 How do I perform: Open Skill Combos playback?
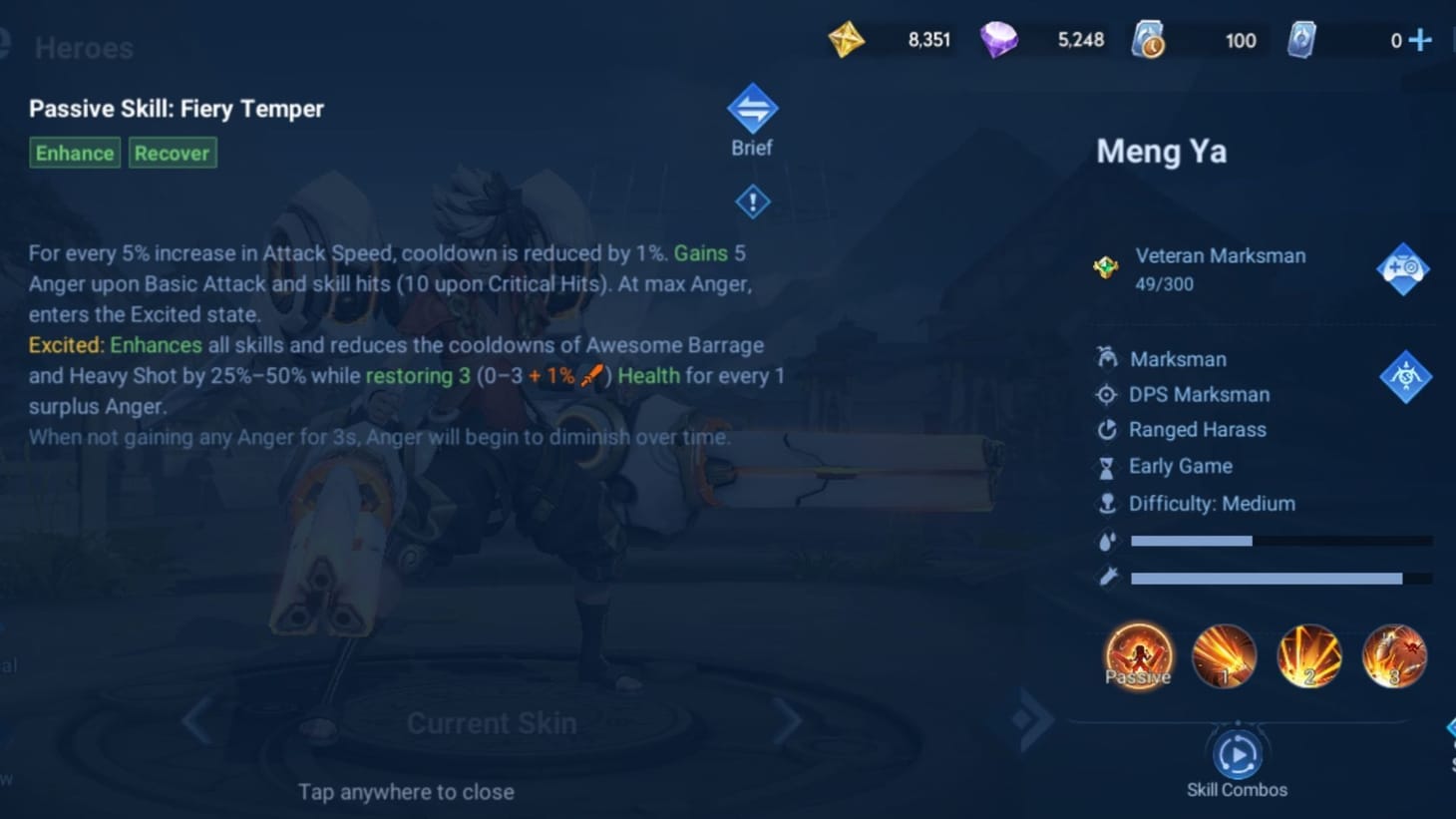tap(1238, 756)
